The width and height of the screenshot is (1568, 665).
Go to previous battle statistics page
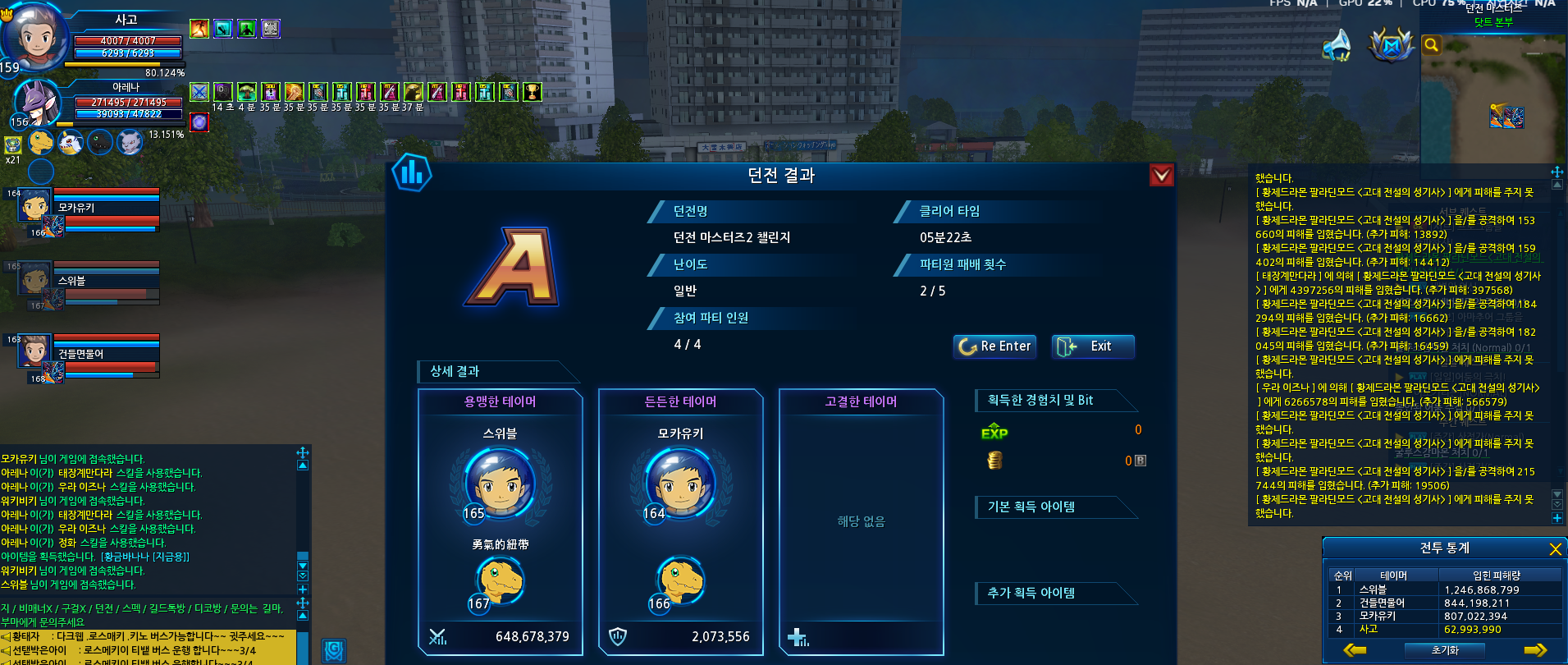[x=1355, y=650]
